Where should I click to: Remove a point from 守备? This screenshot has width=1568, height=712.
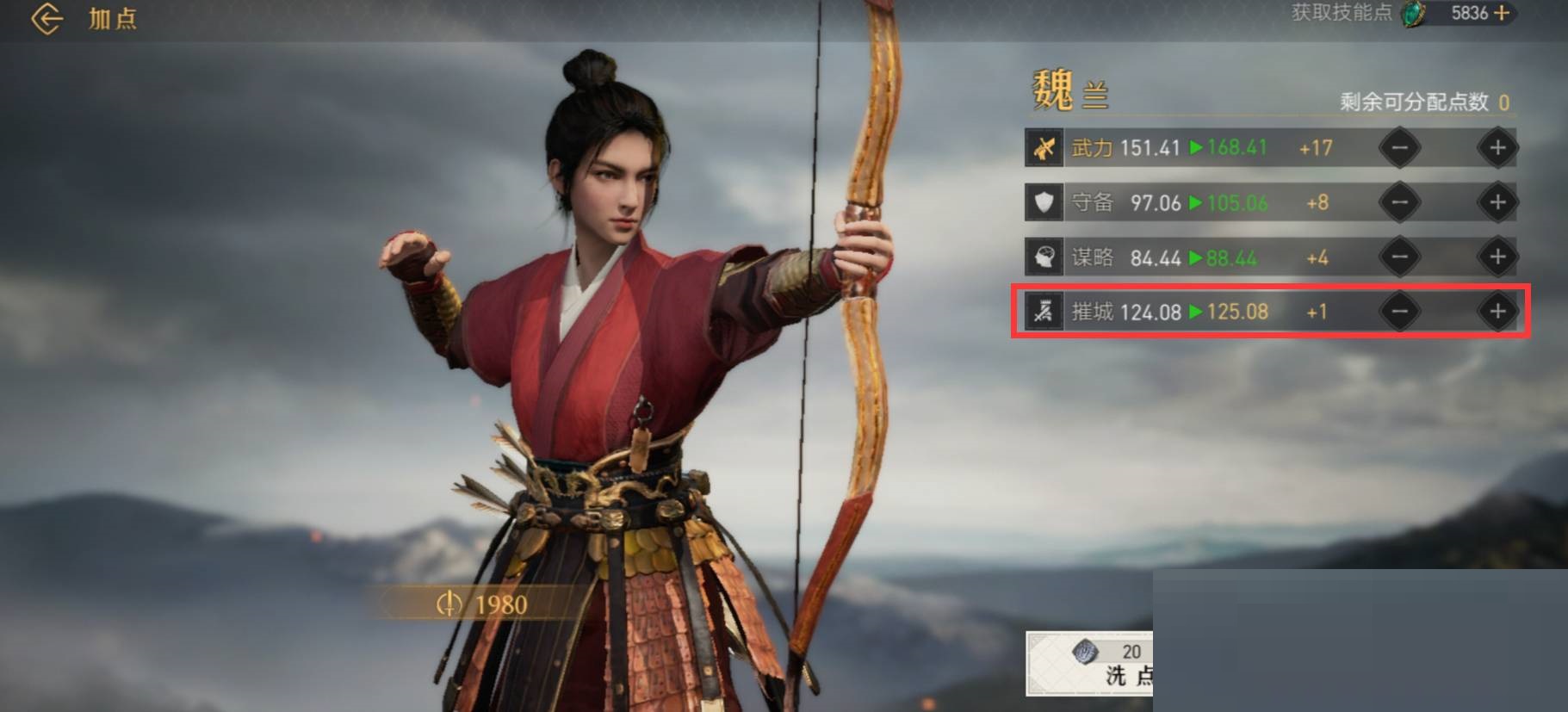tap(1399, 202)
